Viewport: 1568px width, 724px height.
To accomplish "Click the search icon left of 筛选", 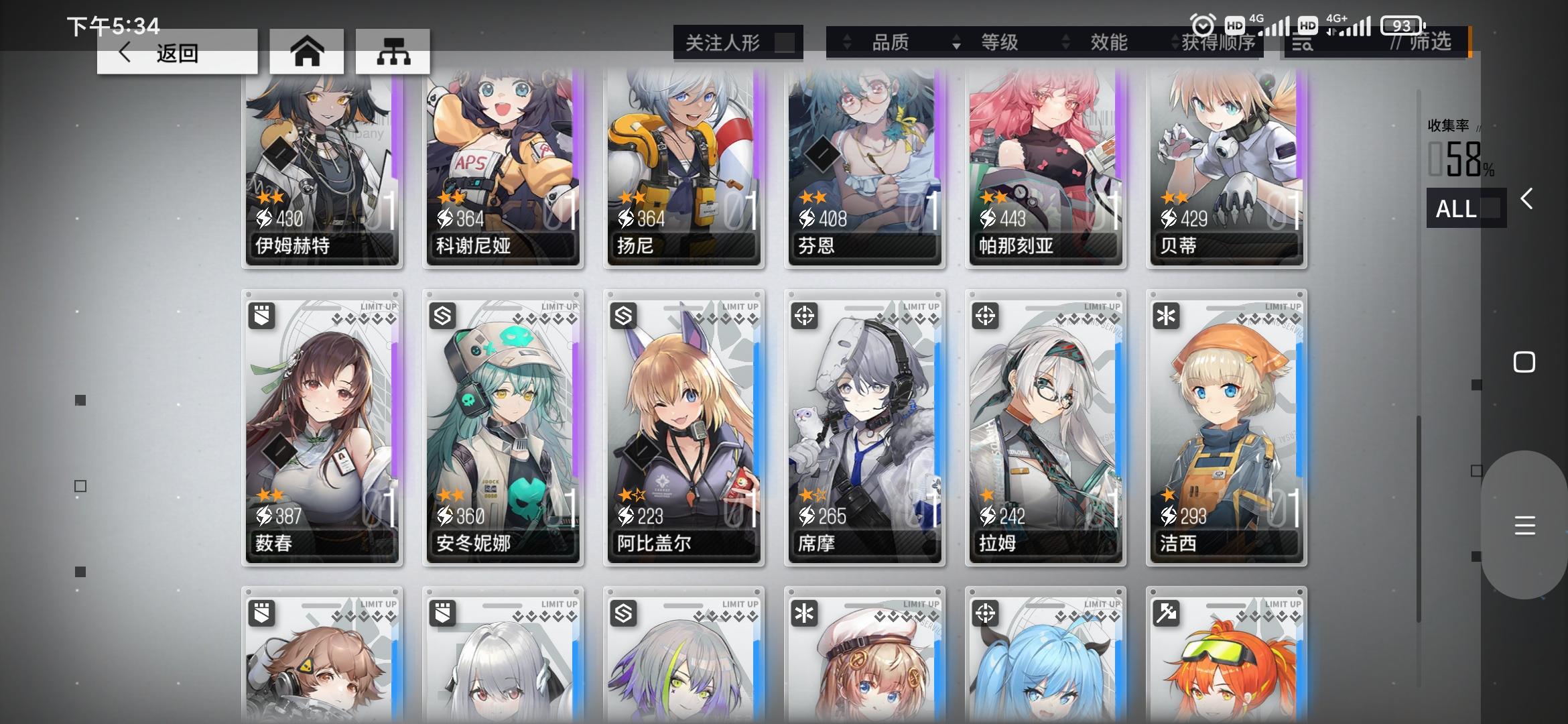I will click(x=1303, y=42).
